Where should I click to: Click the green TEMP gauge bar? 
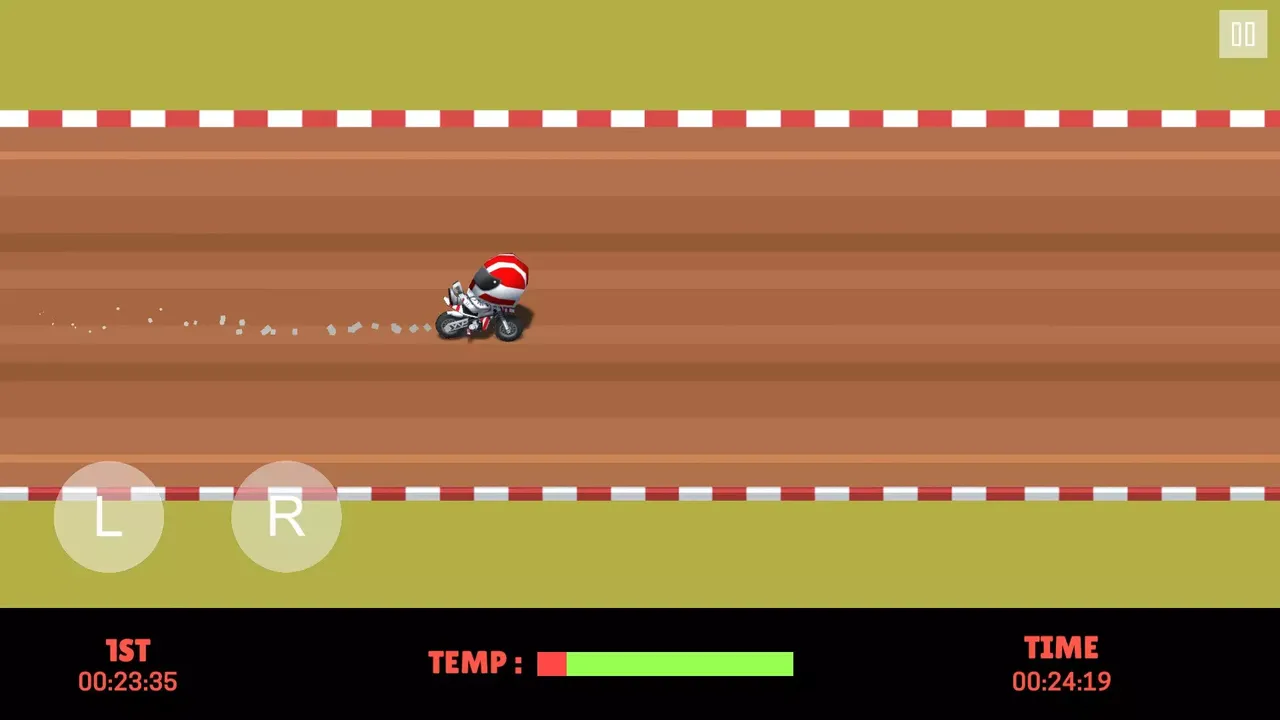680,663
